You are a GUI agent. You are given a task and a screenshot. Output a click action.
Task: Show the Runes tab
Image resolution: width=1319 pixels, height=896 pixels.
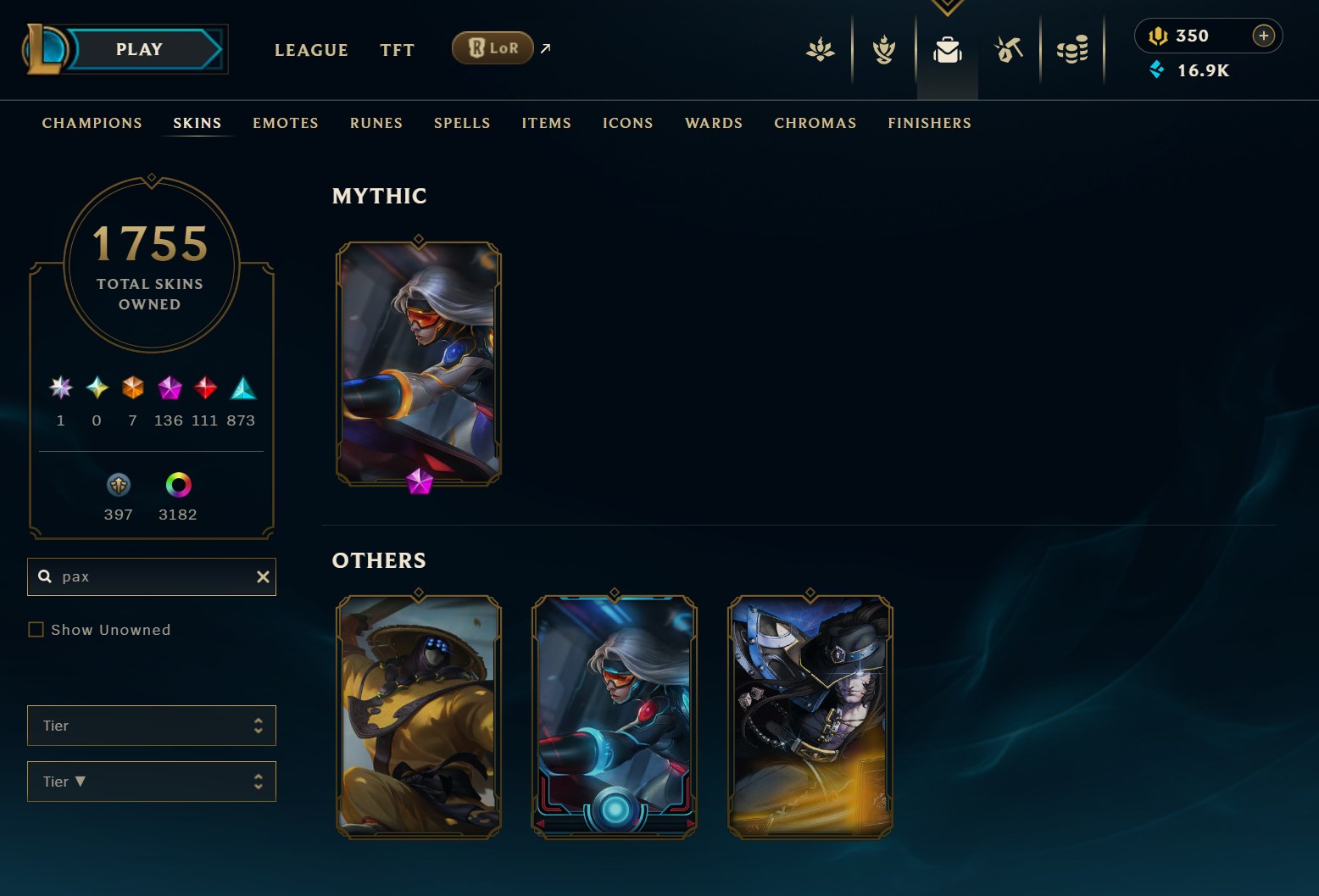pyautogui.click(x=376, y=123)
